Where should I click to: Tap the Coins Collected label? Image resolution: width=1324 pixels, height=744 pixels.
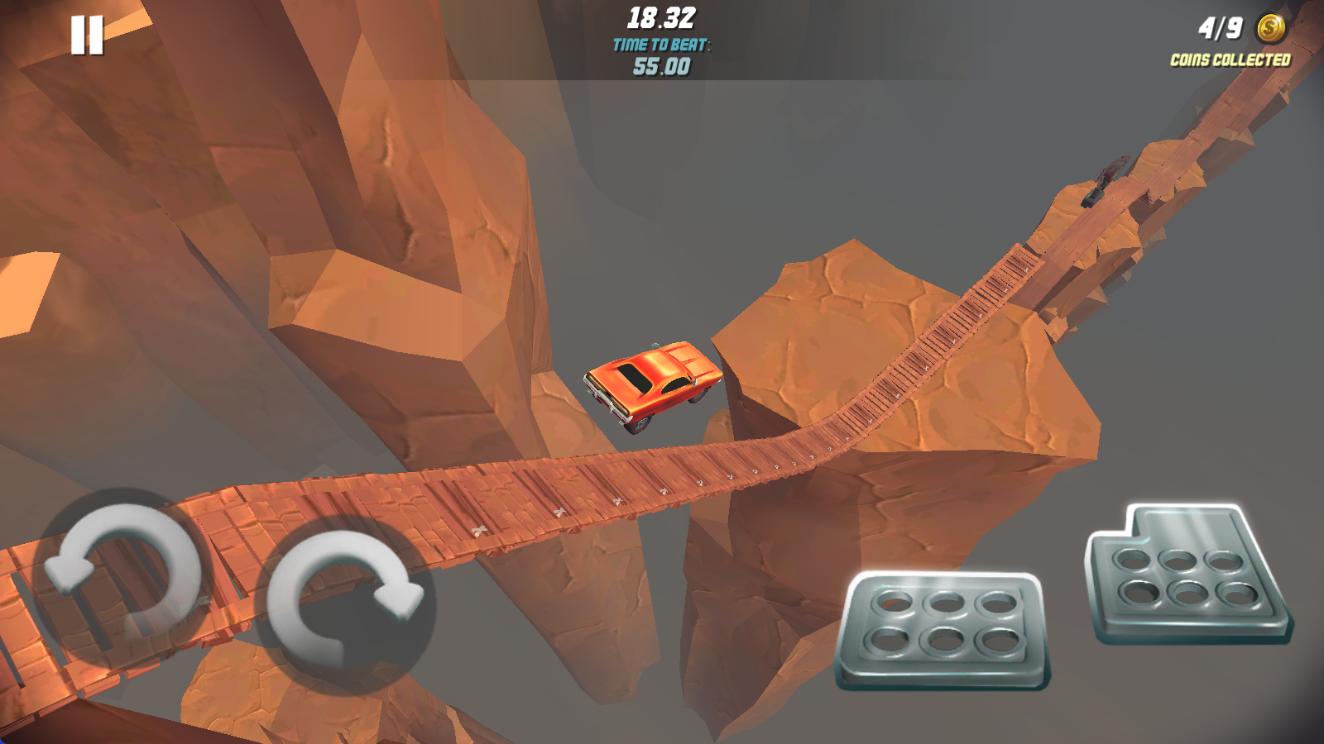click(1231, 58)
